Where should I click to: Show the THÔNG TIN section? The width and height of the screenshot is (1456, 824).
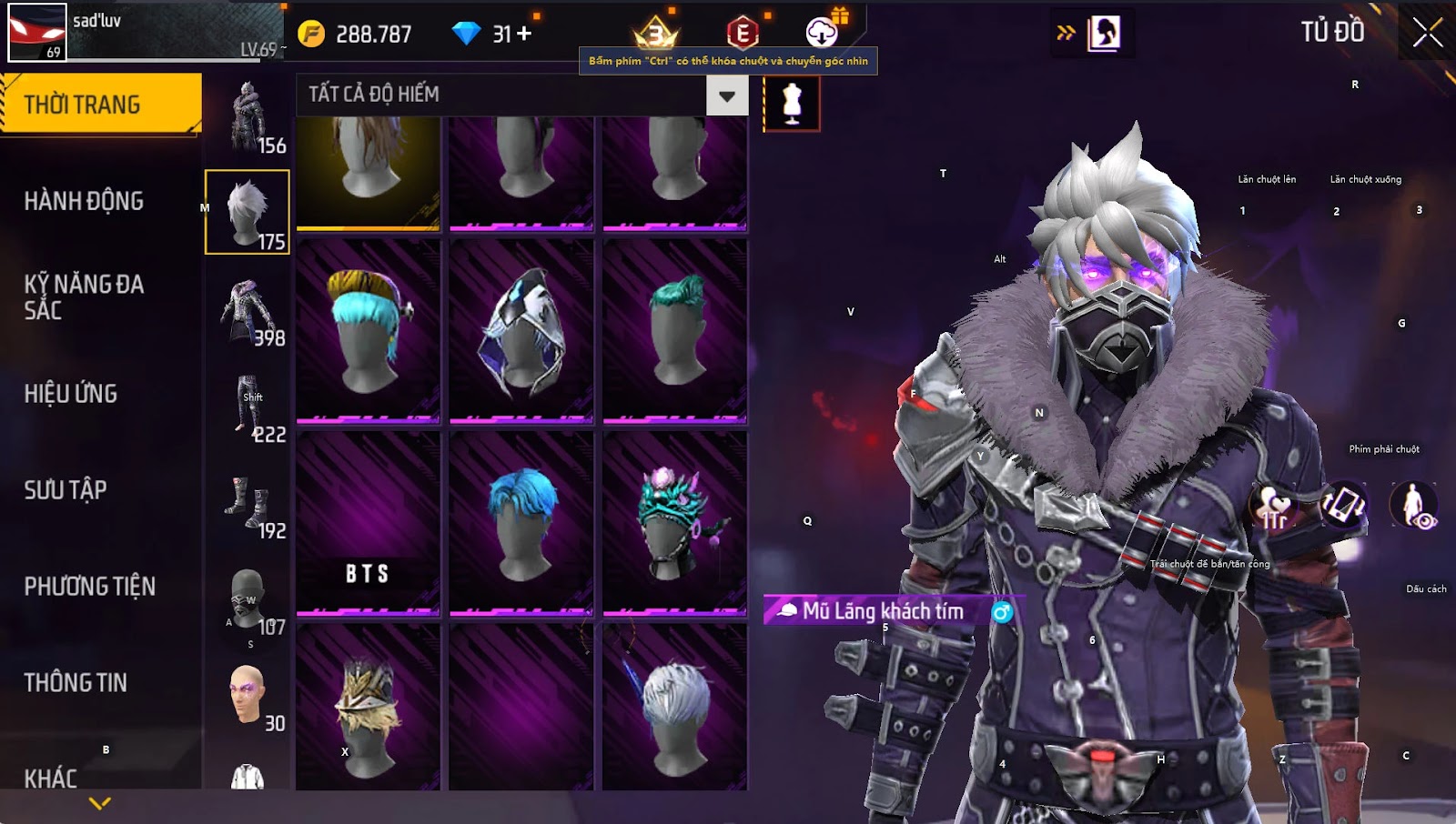pos(76,683)
